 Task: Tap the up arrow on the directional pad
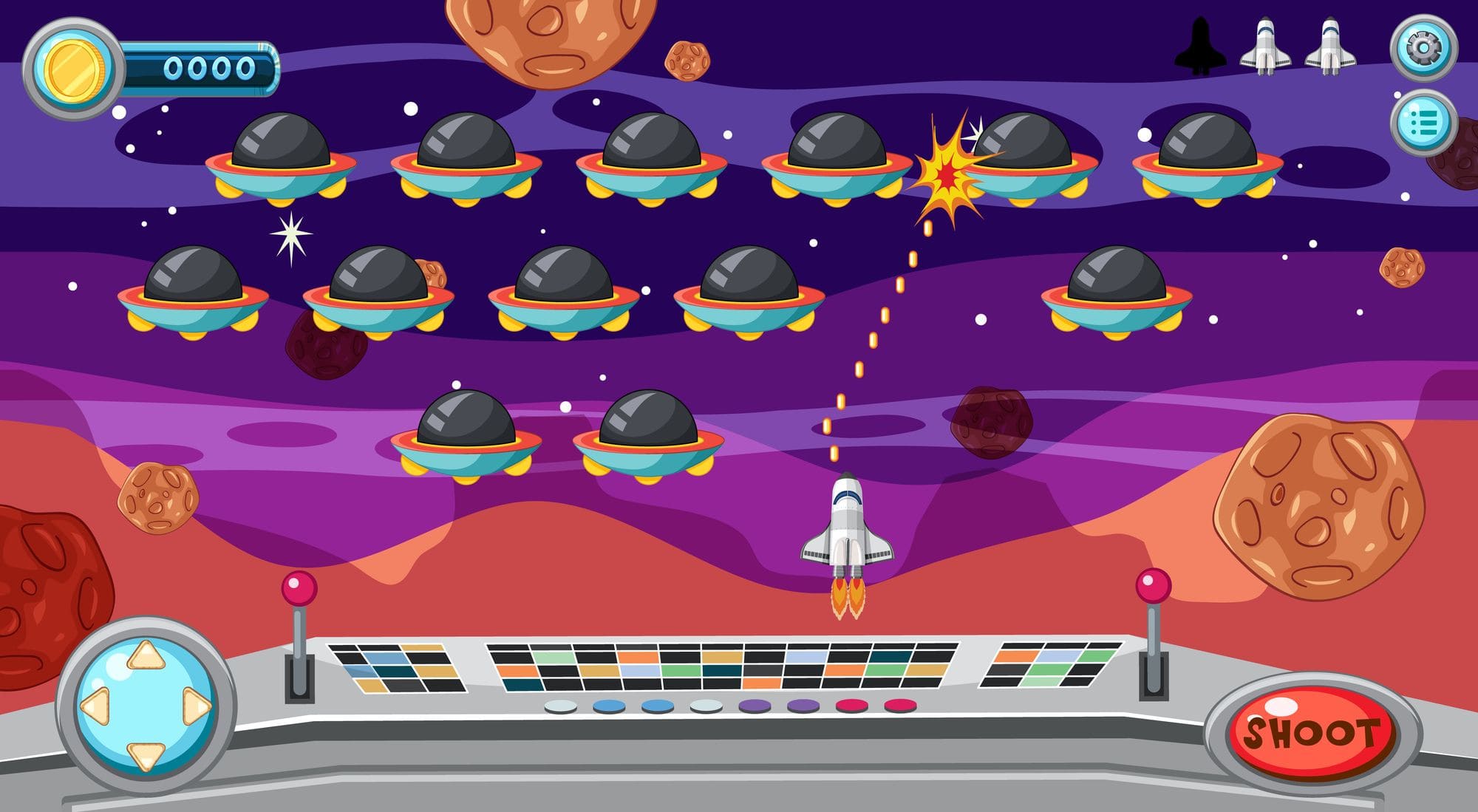pos(146,655)
